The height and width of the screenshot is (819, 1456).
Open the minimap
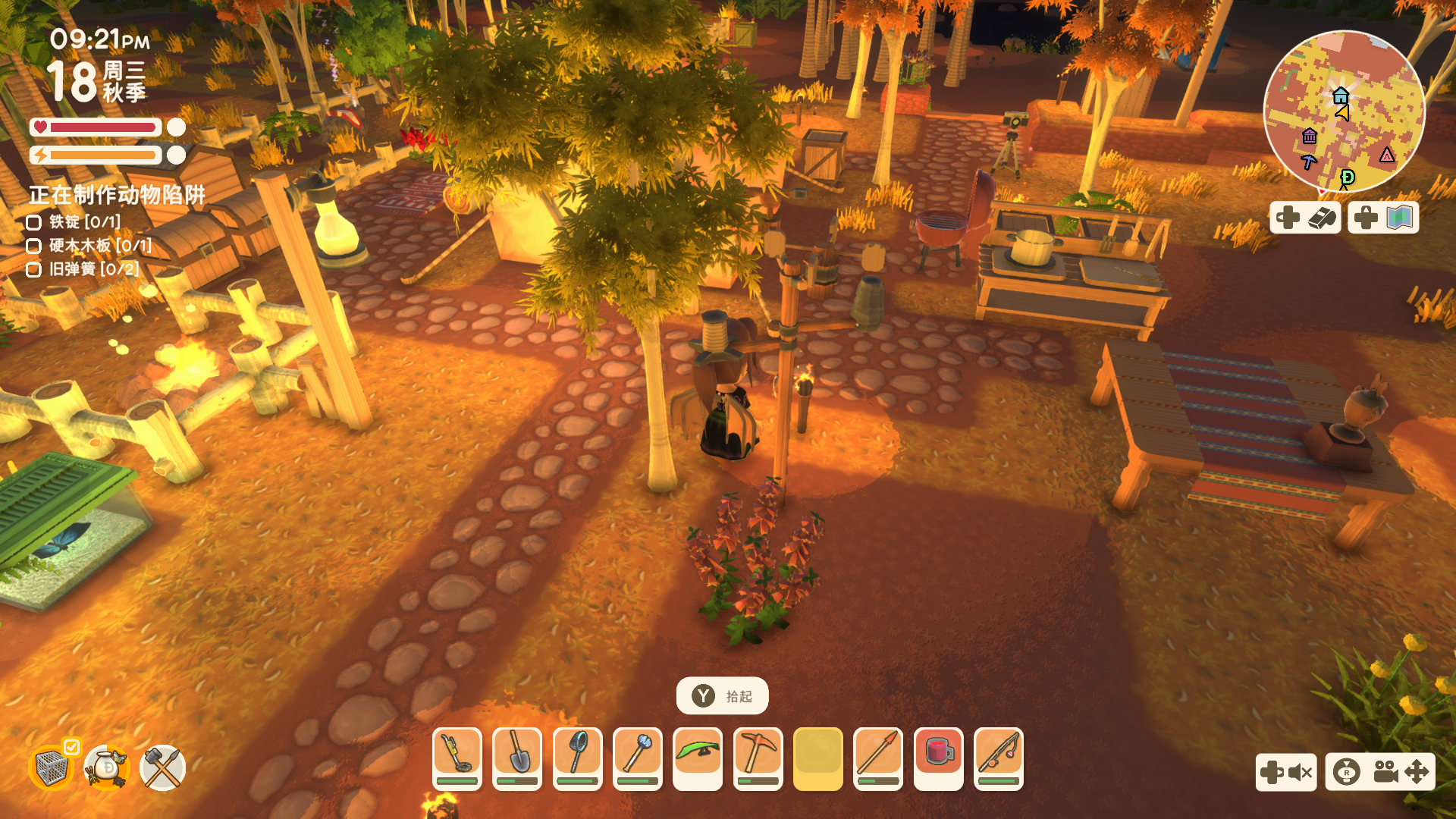click(x=1344, y=111)
